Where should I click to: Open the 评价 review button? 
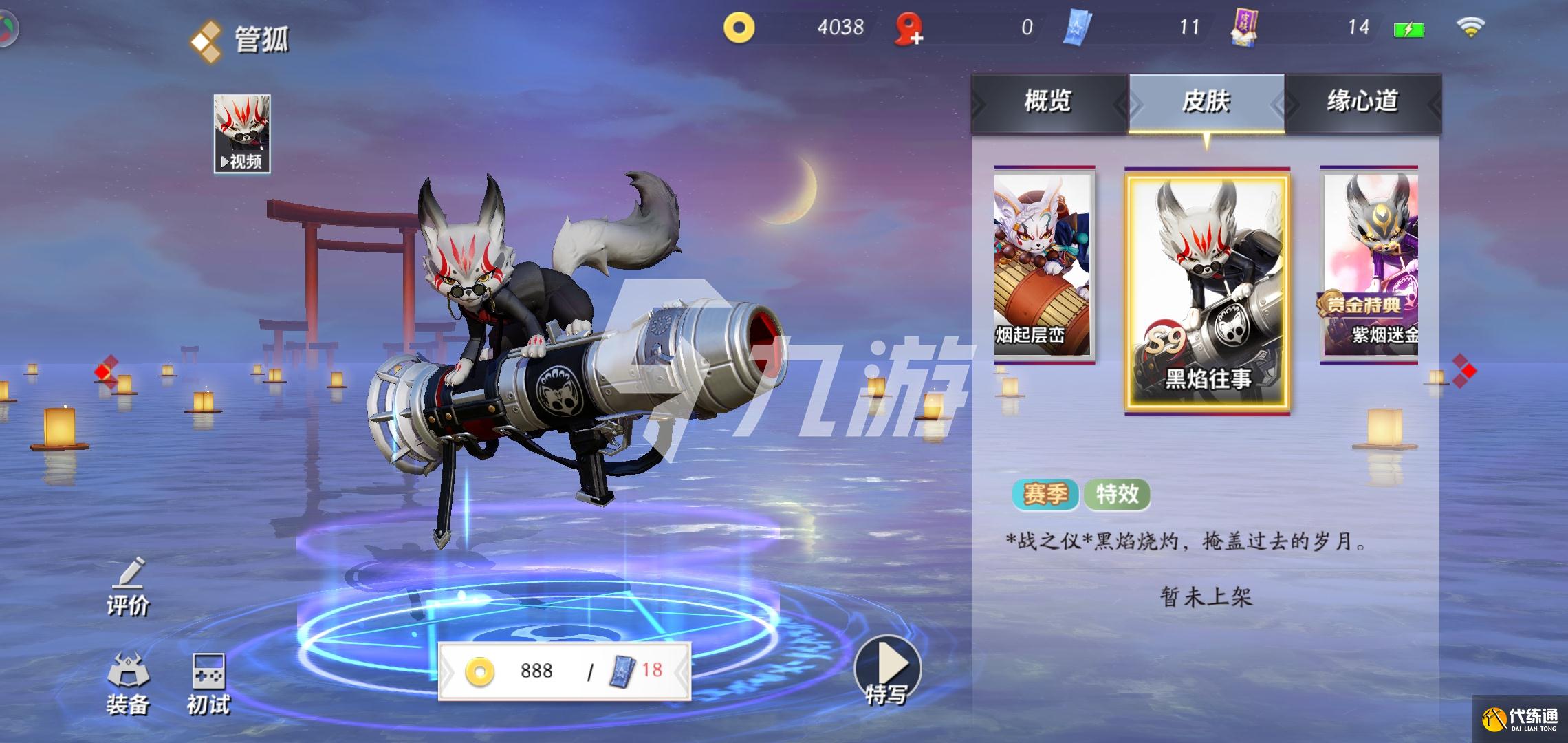tap(128, 588)
